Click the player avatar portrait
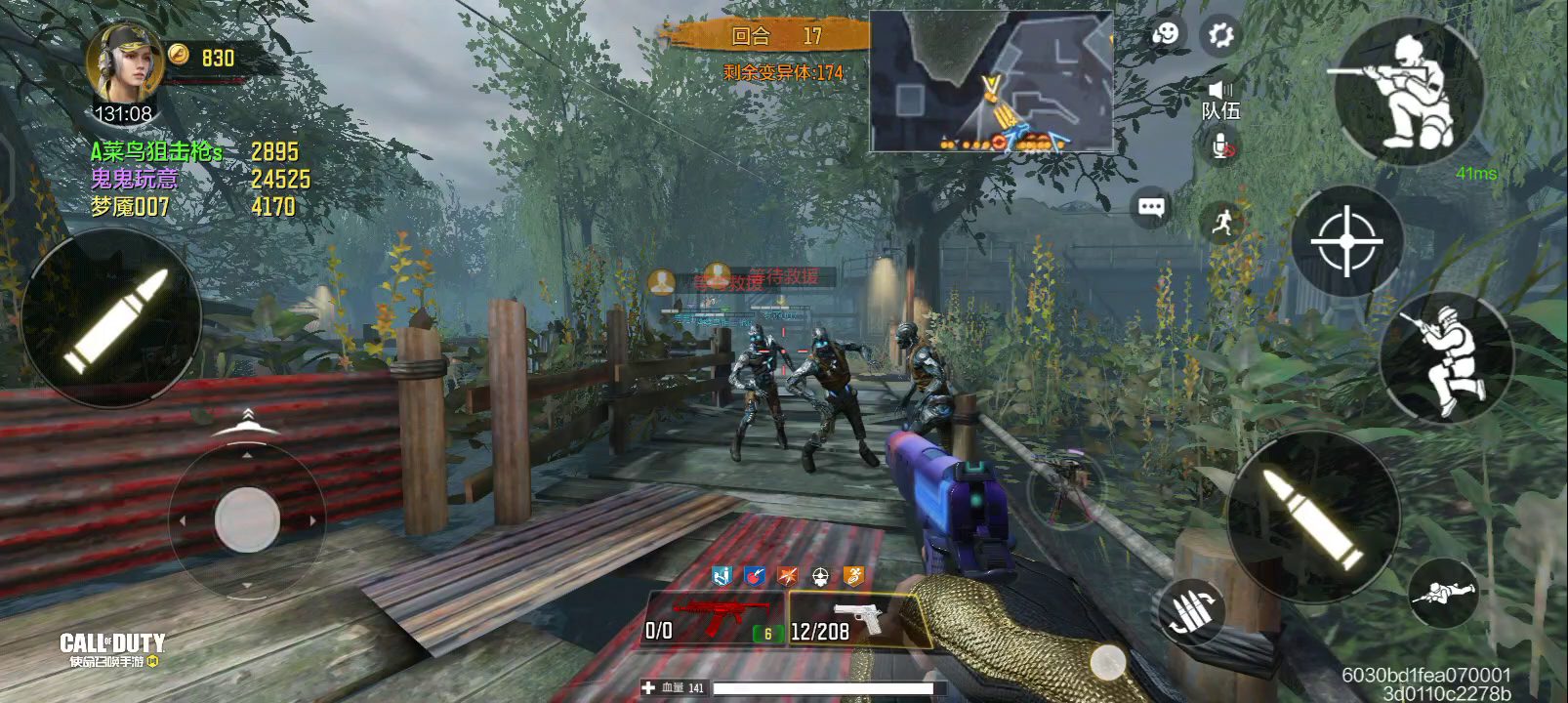1568x703 pixels. (x=124, y=62)
